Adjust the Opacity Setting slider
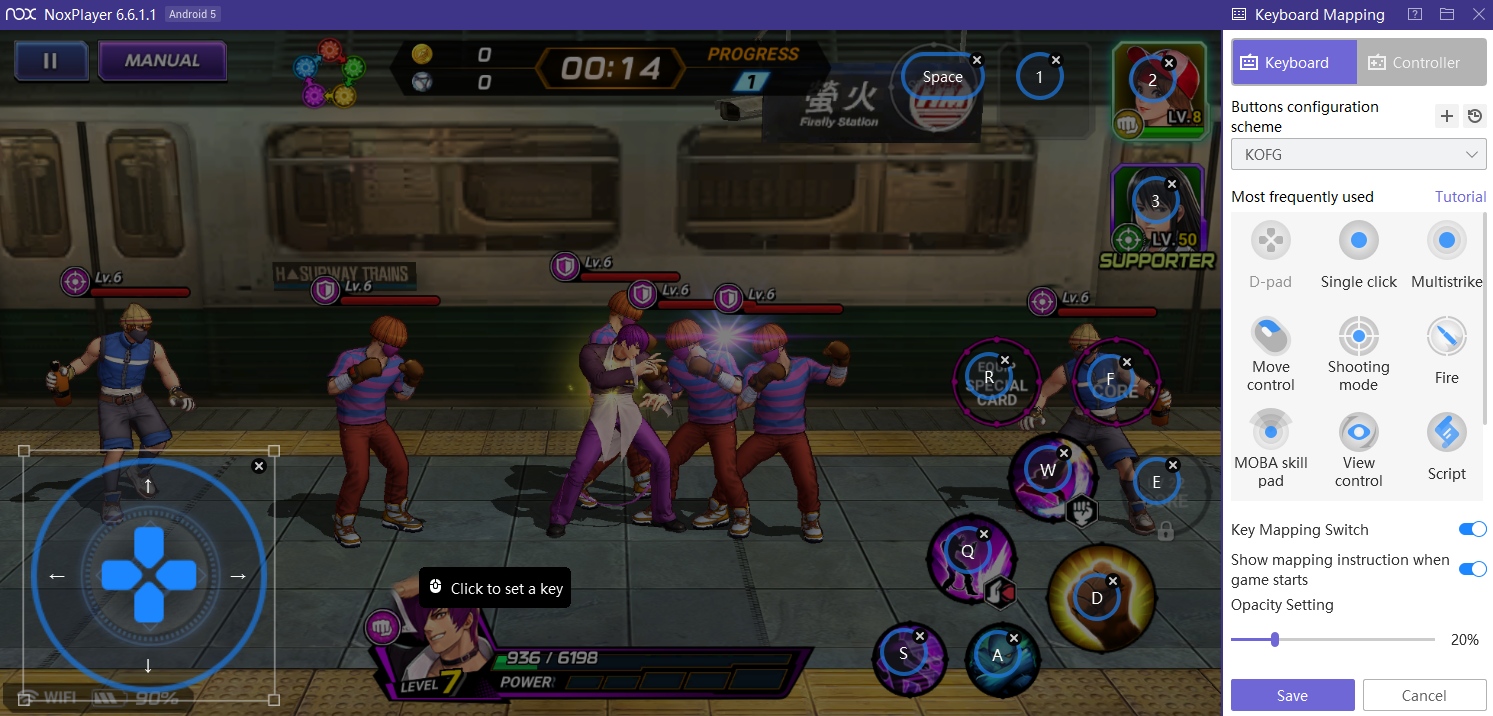The height and width of the screenshot is (716, 1493). pos(1275,639)
